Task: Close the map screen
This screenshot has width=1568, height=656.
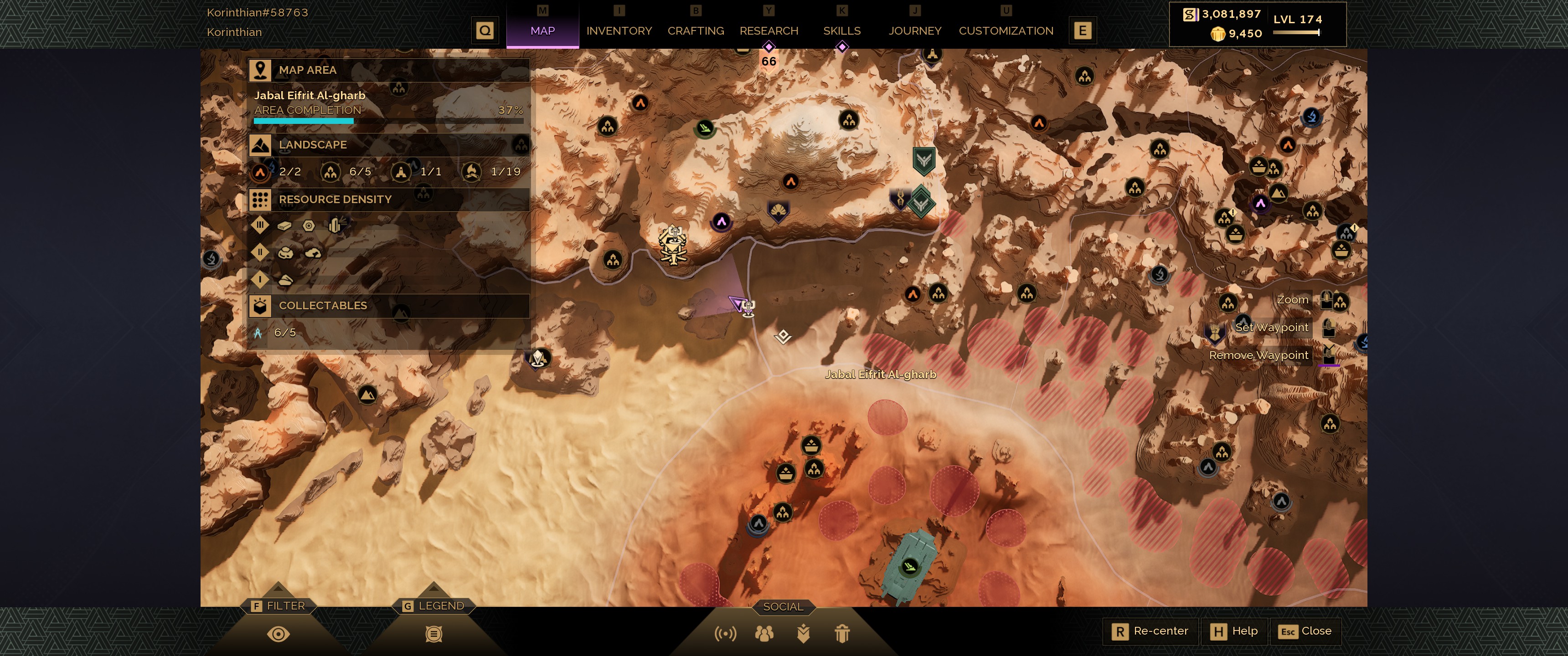Action: (x=1305, y=631)
